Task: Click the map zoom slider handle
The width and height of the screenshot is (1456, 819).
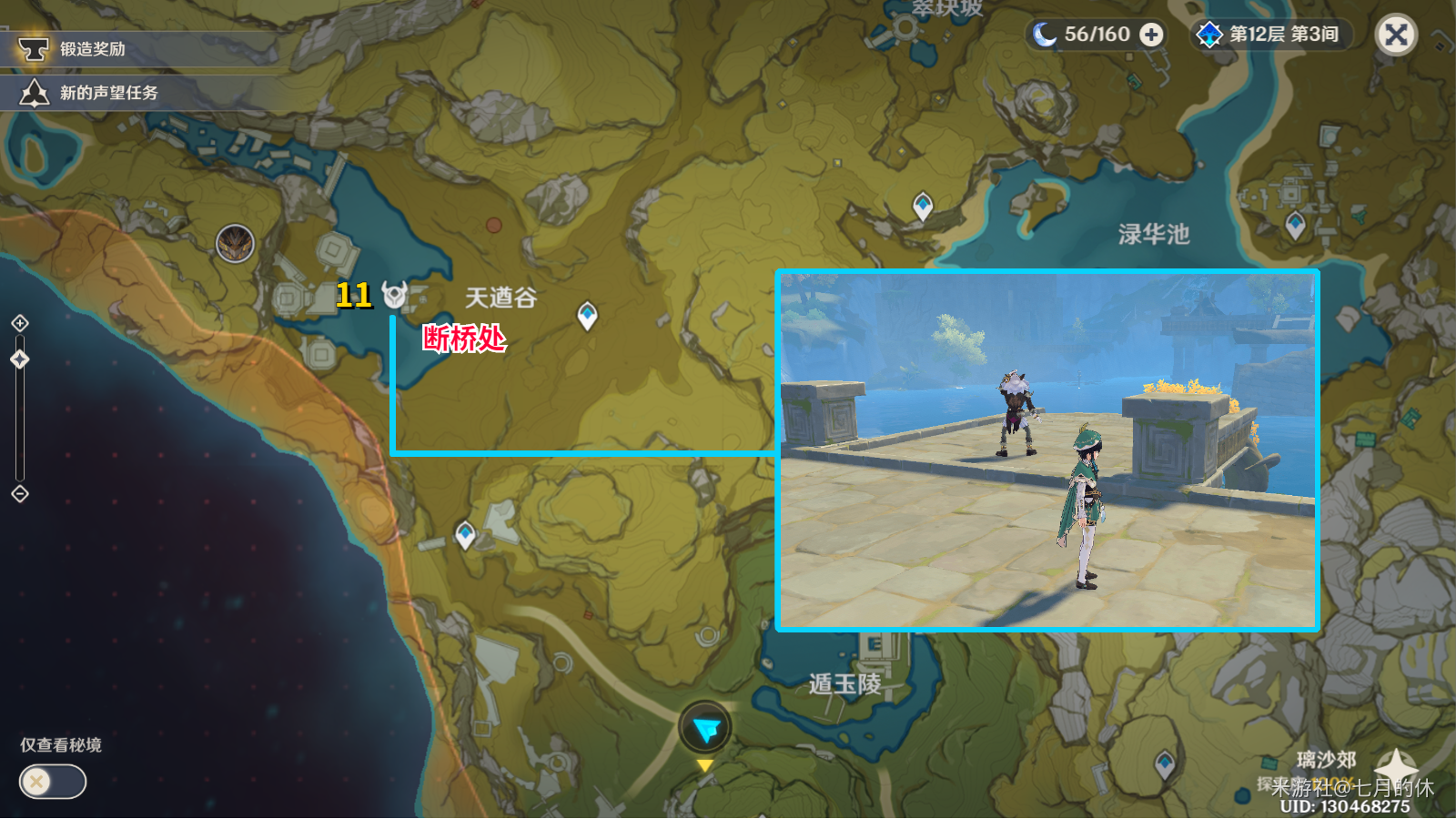Action: (20, 359)
